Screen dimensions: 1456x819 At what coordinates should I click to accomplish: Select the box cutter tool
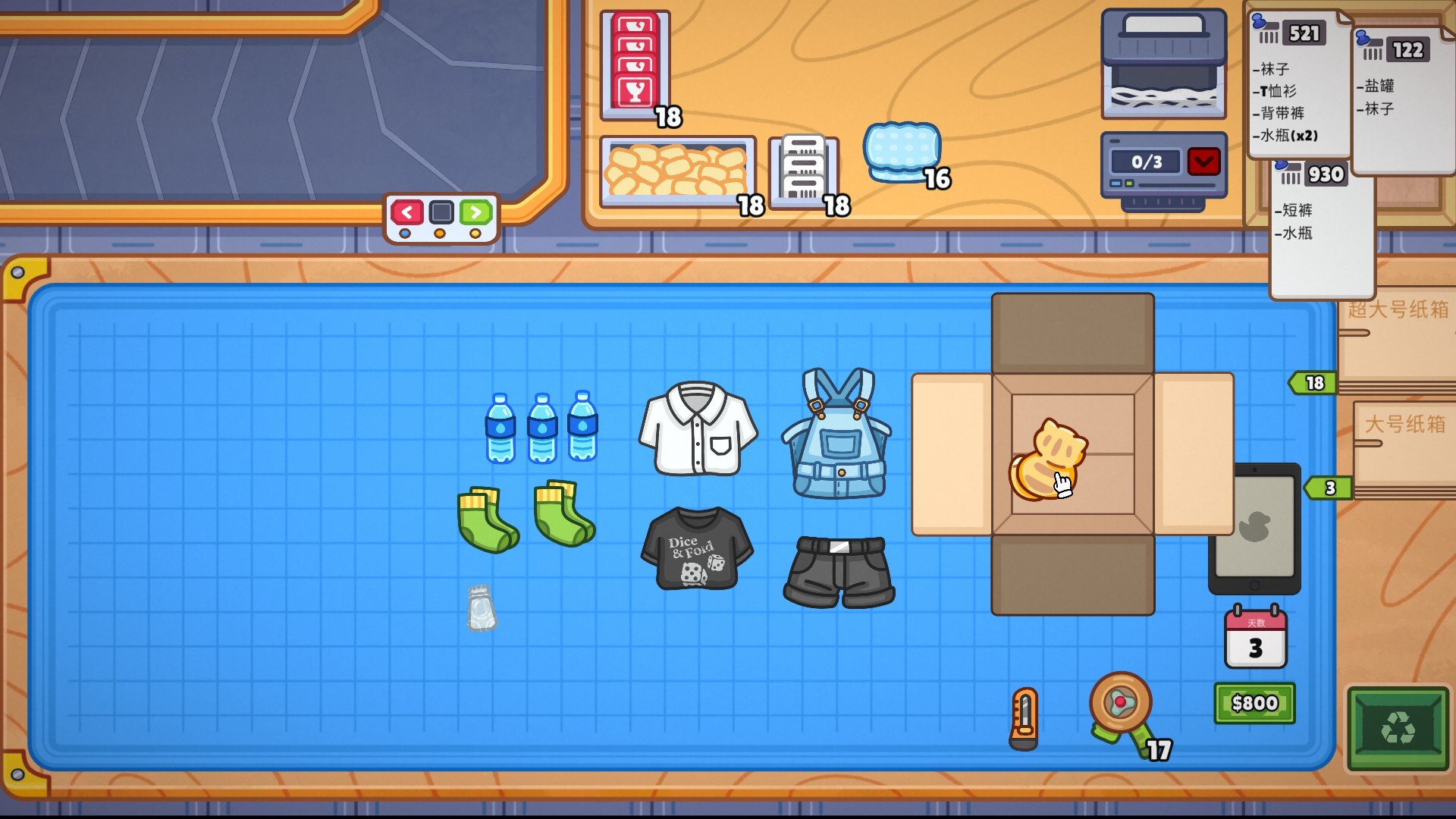click(x=1024, y=720)
